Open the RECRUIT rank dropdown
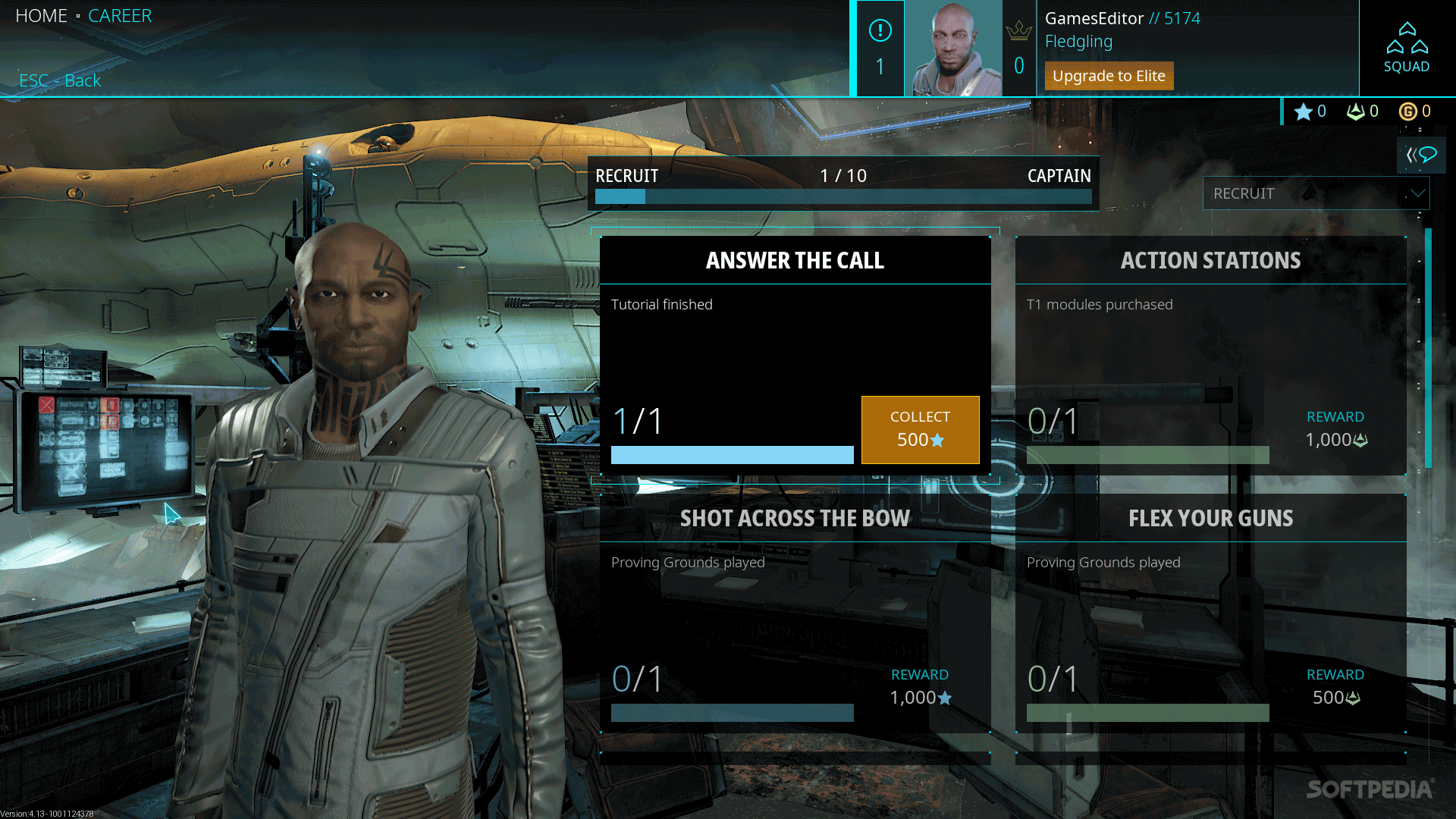The height and width of the screenshot is (819, 1456). [x=1316, y=193]
